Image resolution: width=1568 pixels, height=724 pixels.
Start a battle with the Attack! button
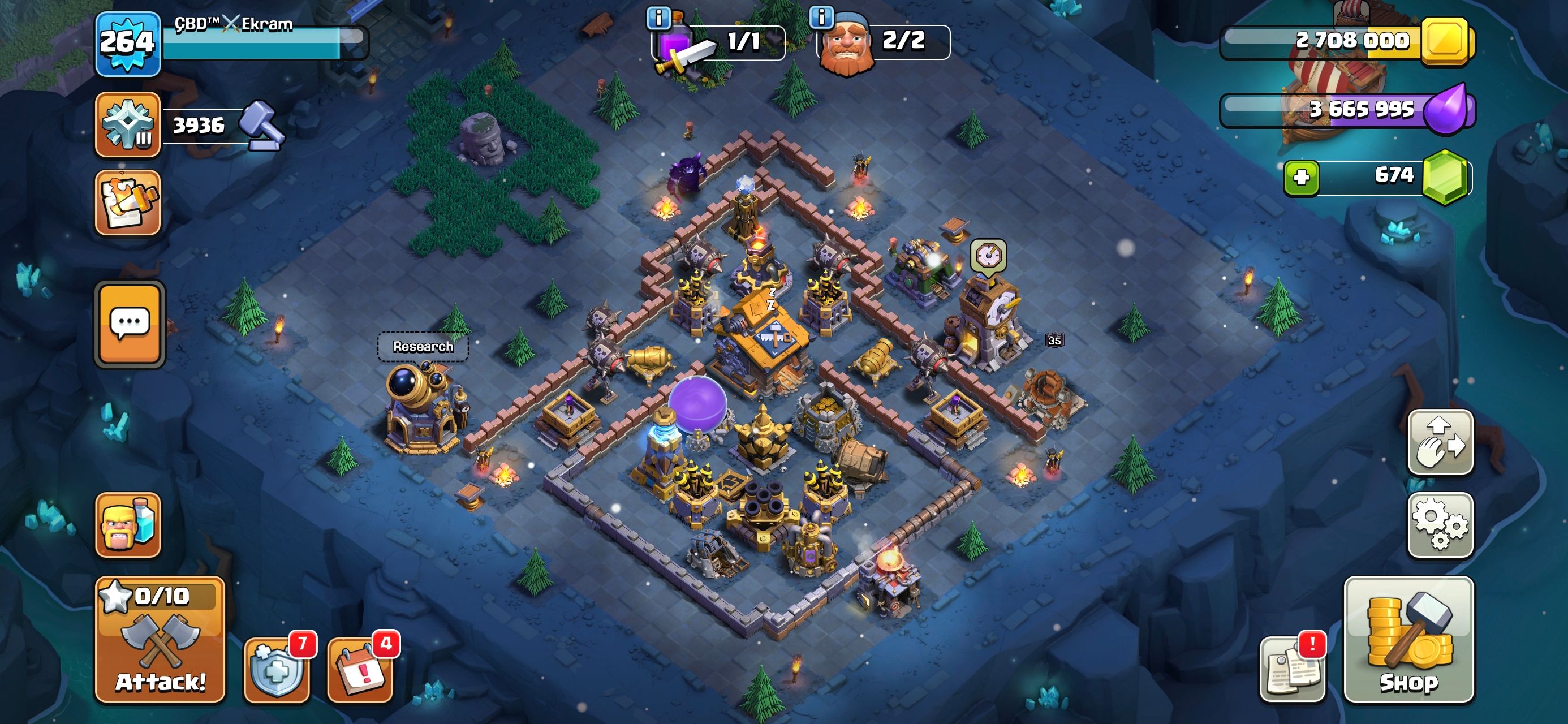point(161,639)
